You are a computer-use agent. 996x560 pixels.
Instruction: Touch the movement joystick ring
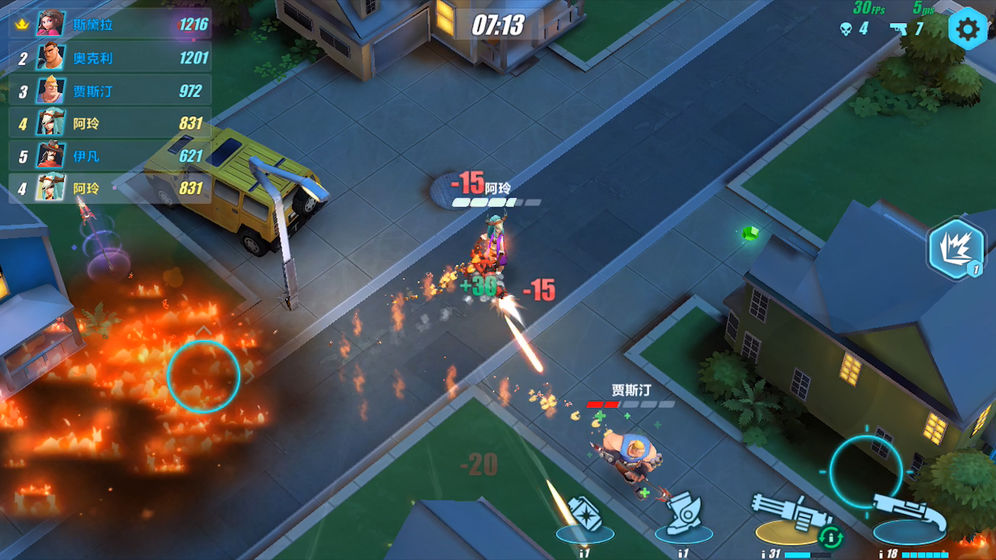(x=203, y=375)
